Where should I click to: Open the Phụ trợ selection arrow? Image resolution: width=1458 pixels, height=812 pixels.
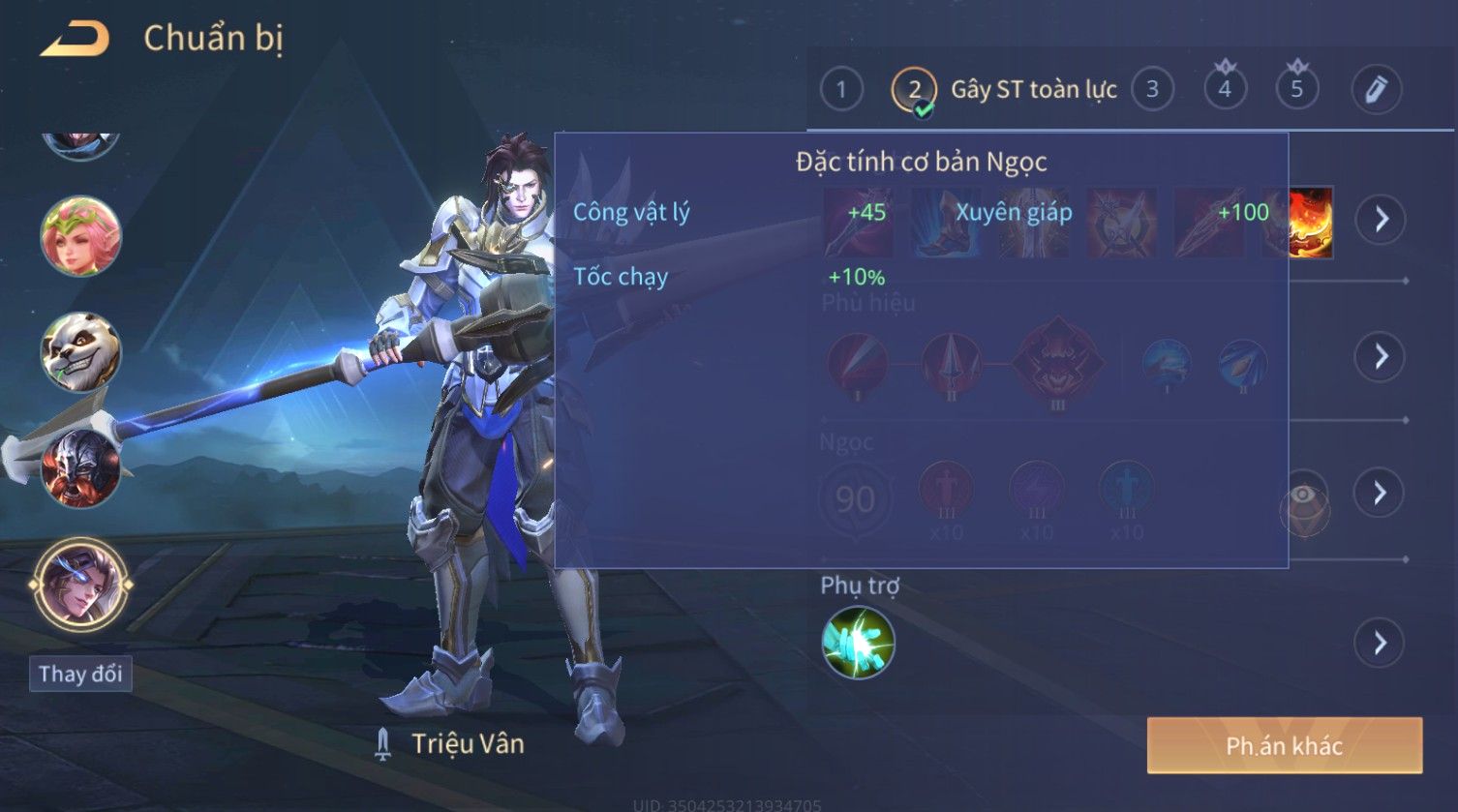point(1381,643)
